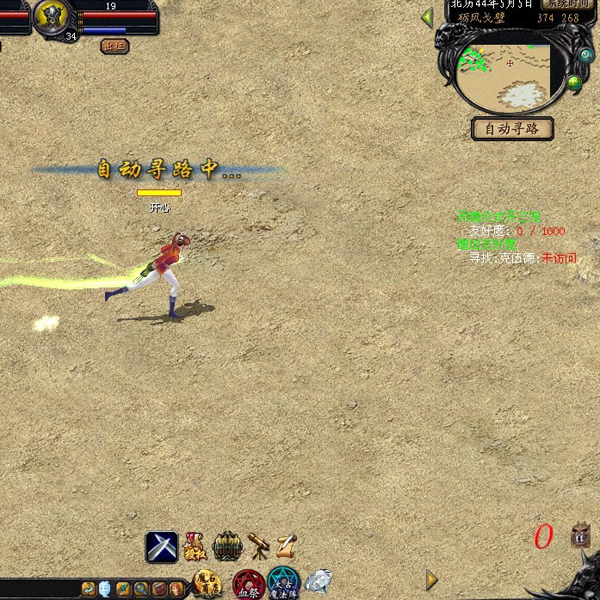This screenshot has width=600, height=600.
Task: Expand the panel with the gold arrow
Action: pyautogui.click(x=431, y=580)
